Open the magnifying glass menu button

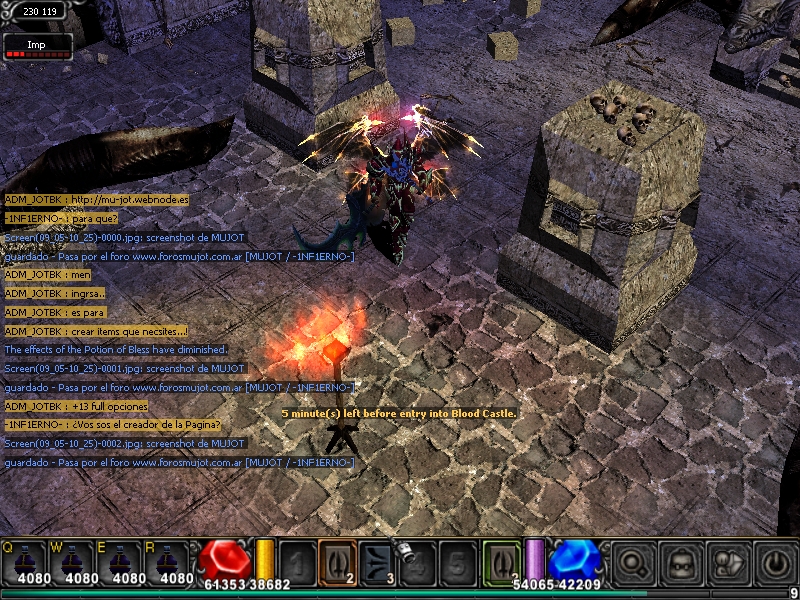(x=632, y=563)
